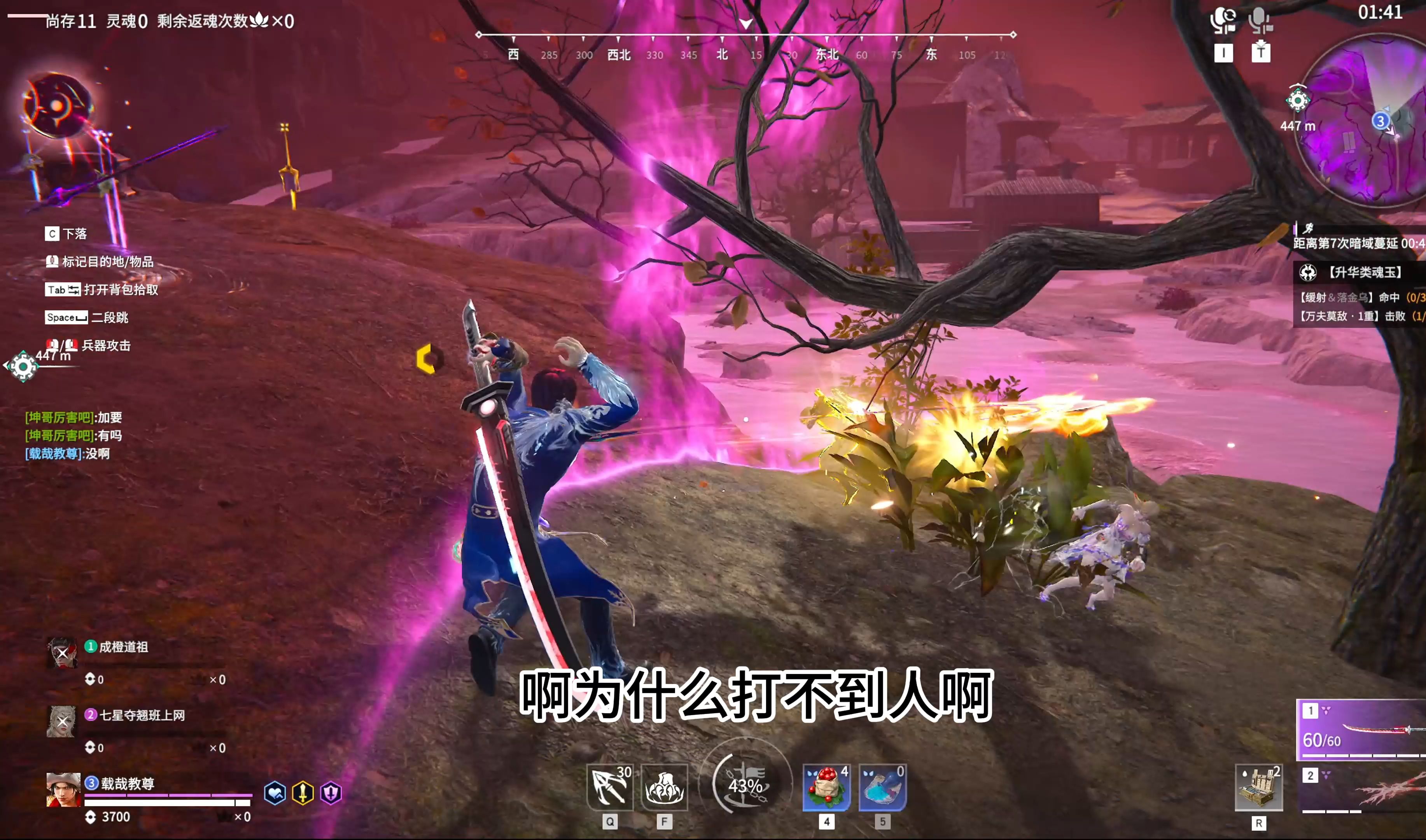
Task: Click the chat message 没啊 from 载哉教尊
Action: [x=67, y=454]
